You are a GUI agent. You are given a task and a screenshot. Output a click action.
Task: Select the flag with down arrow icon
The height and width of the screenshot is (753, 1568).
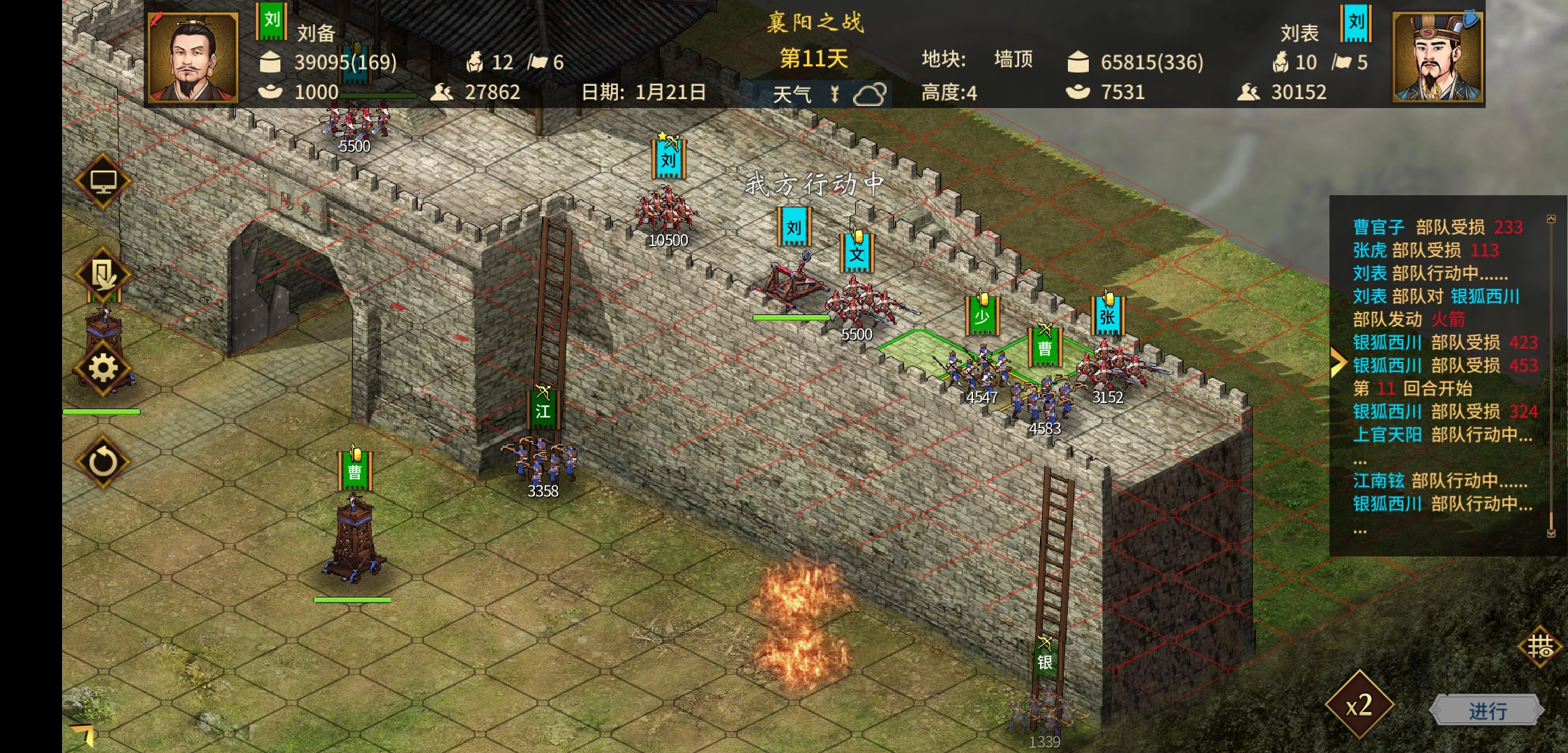click(x=103, y=275)
